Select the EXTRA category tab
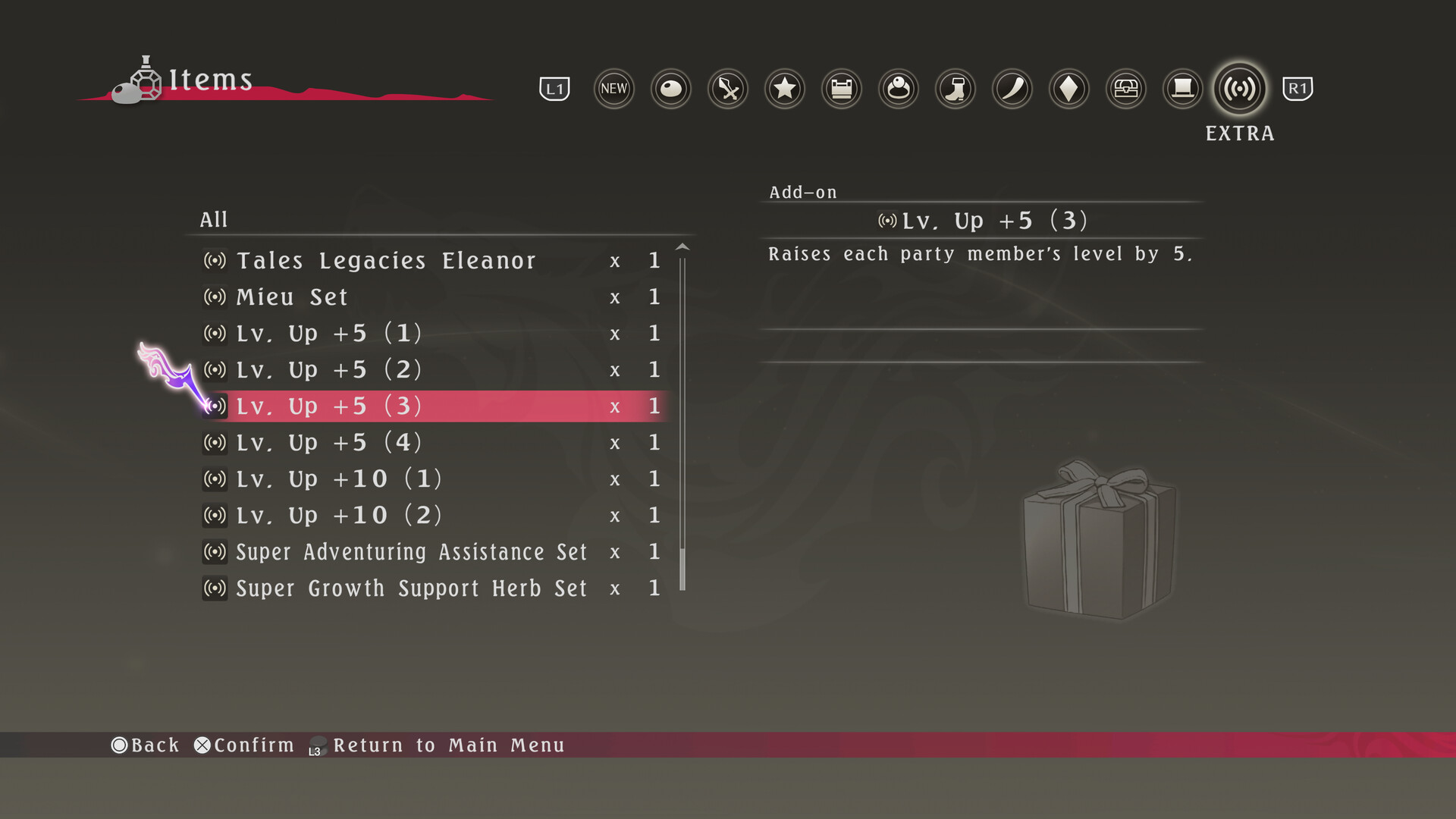Viewport: 1456px width, 819px height. point(1240,89)
